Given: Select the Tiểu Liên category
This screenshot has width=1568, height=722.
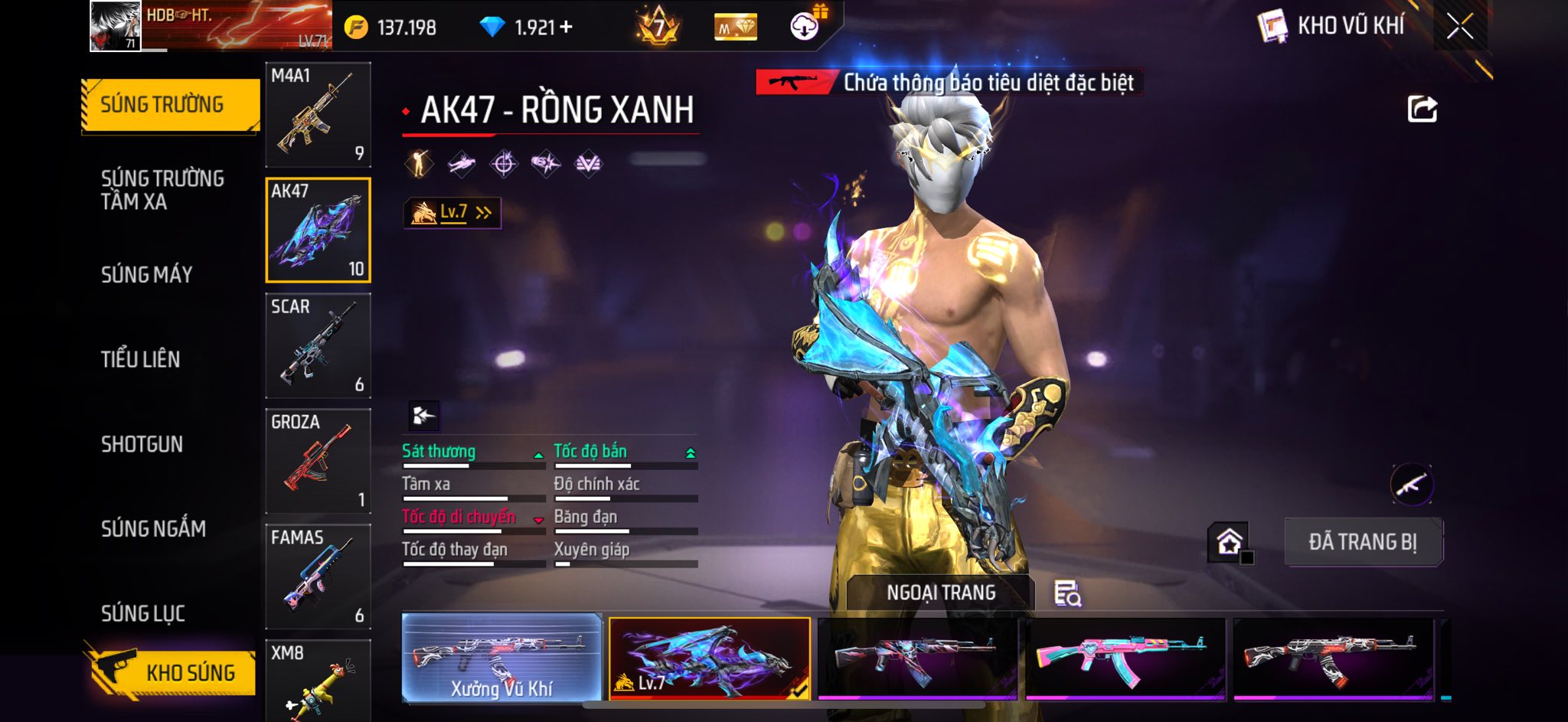Looking at the screenshot, I should tap(141, 359).
